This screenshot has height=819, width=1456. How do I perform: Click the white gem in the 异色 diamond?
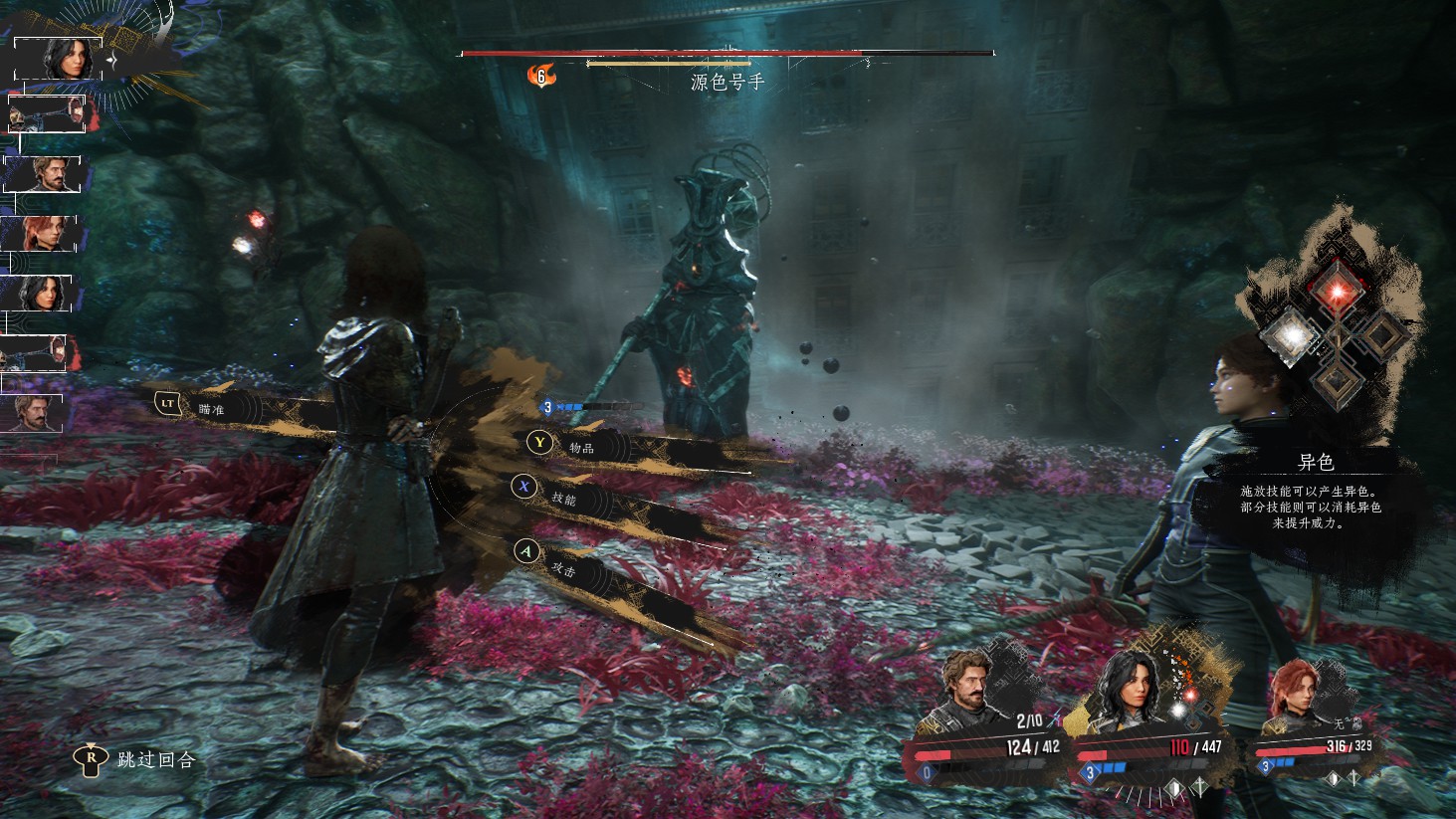pyautogui.click(x=1290, y=335)
